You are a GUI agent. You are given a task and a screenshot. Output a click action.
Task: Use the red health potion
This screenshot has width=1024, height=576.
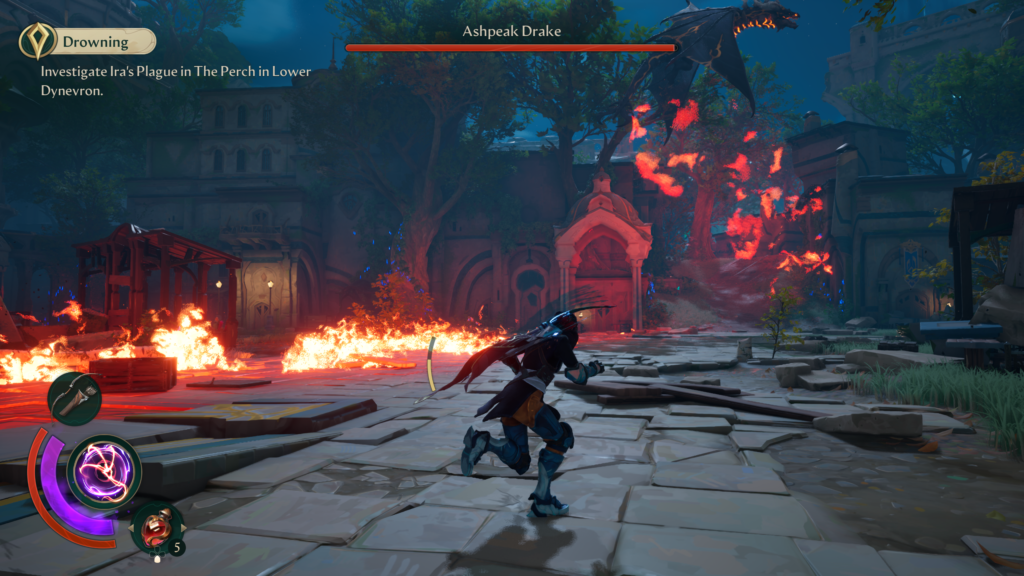pos(156,528)
